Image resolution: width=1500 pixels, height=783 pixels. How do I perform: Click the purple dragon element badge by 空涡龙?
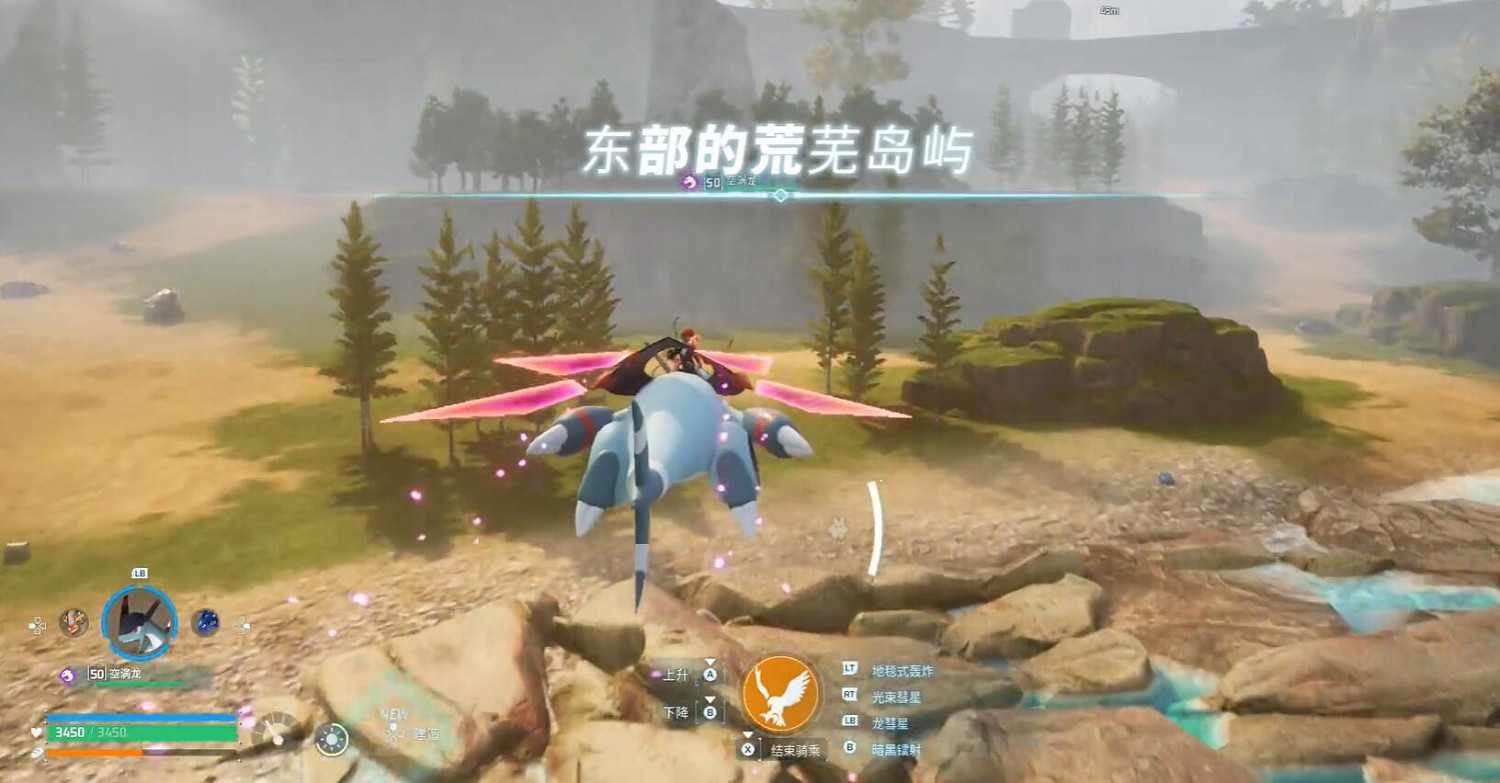point(68,675)
